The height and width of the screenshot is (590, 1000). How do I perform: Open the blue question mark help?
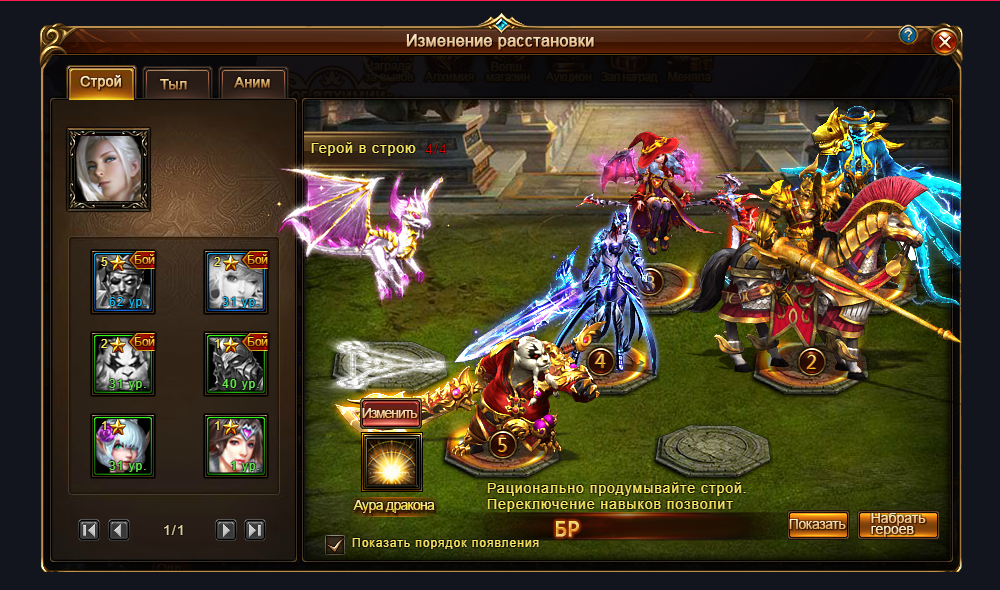[x=908, y=35]
